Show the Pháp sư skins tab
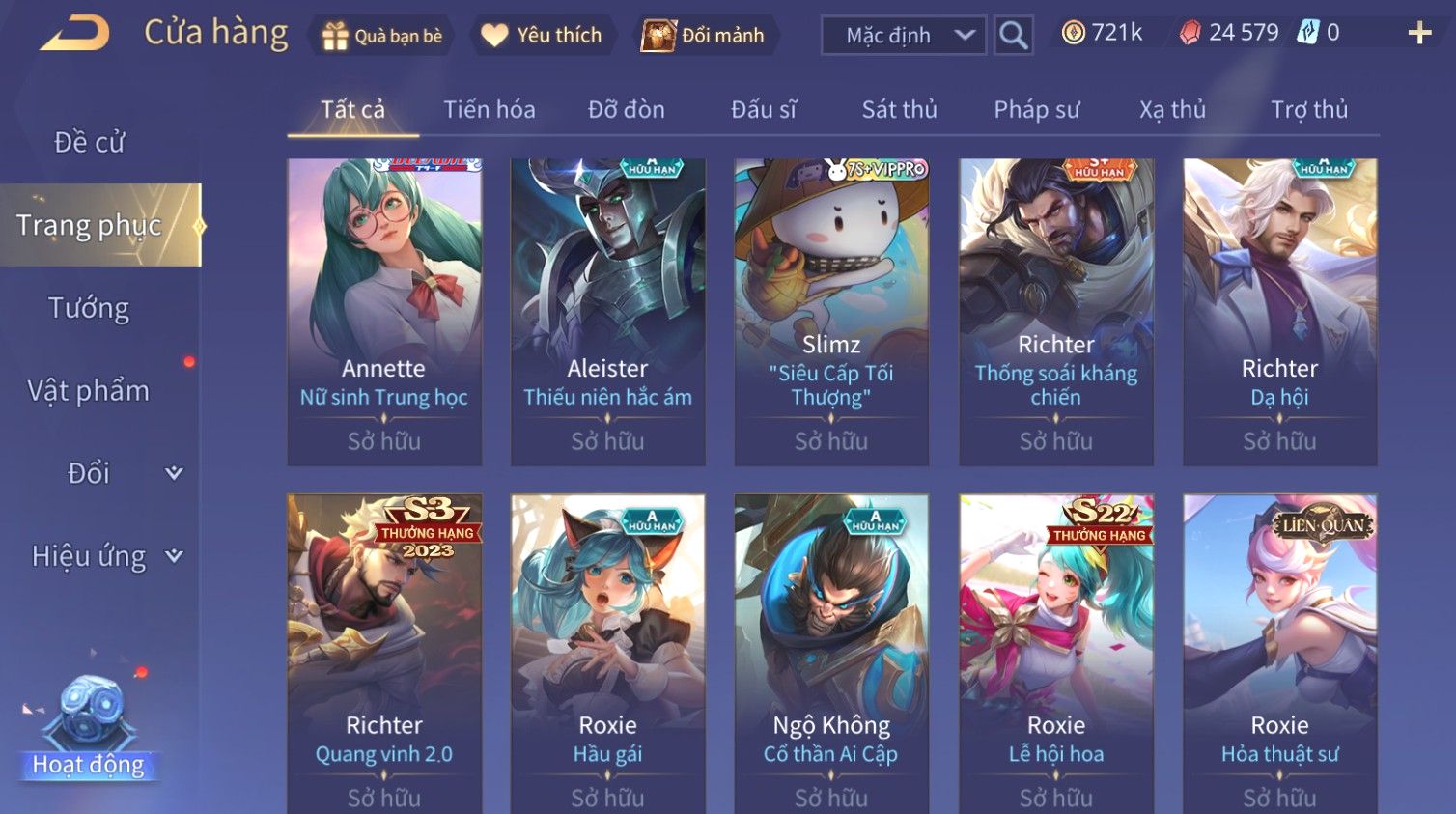Viewport: 1456px width, 814px height. point(1036,110)
